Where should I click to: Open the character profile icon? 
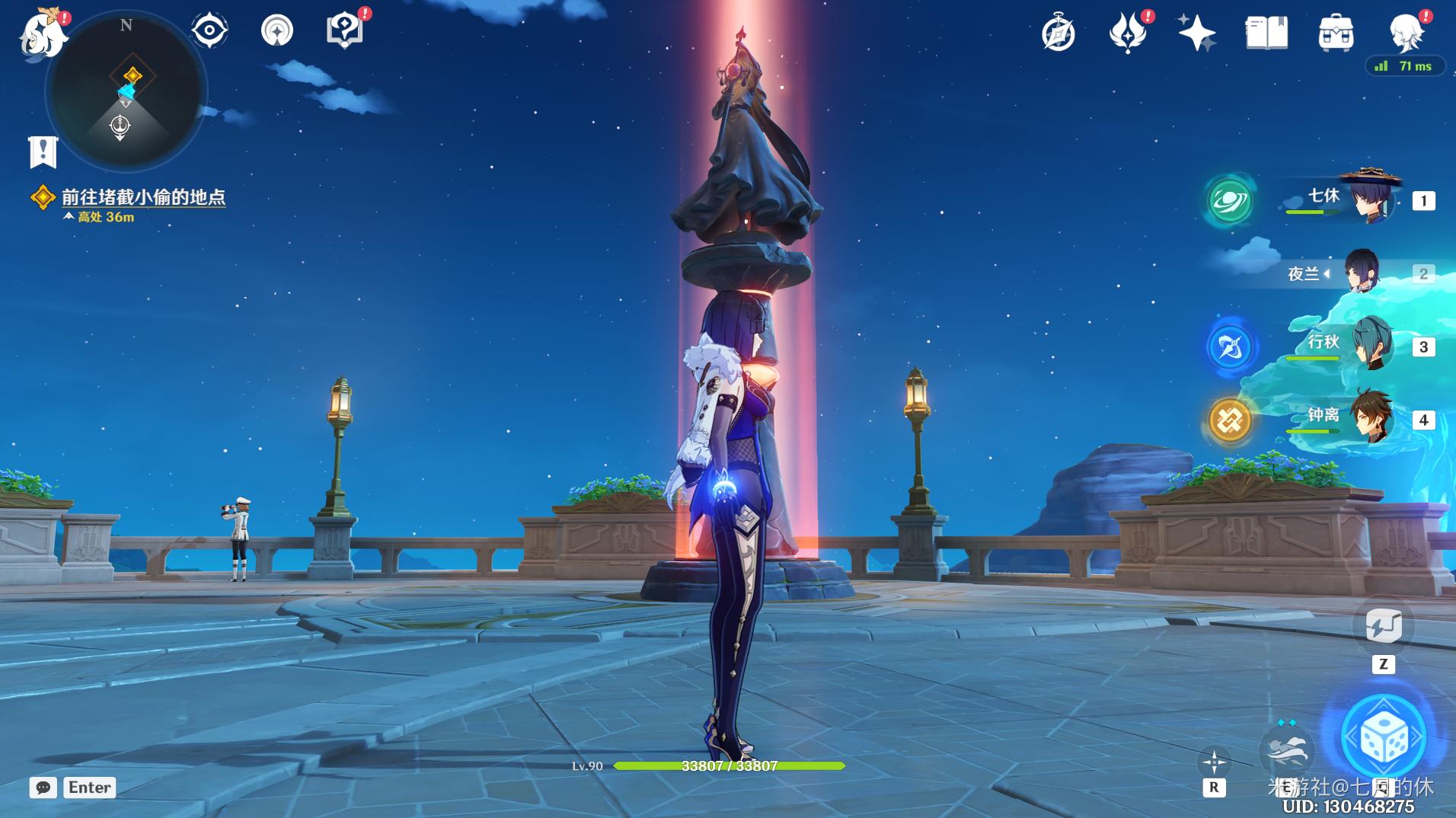coord(1406,34)
